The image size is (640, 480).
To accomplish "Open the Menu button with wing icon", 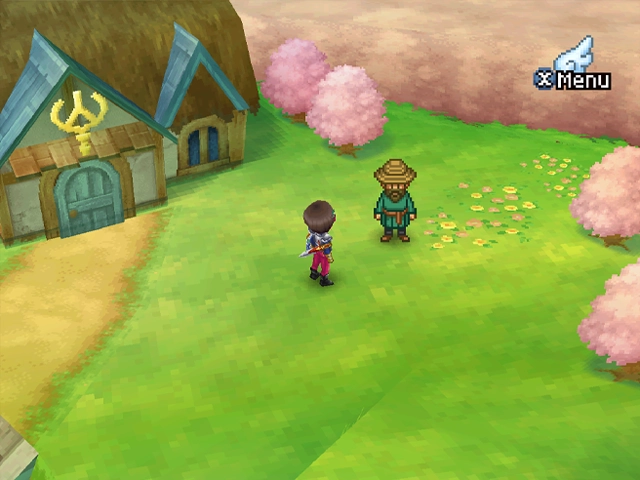I will (574, 72).
